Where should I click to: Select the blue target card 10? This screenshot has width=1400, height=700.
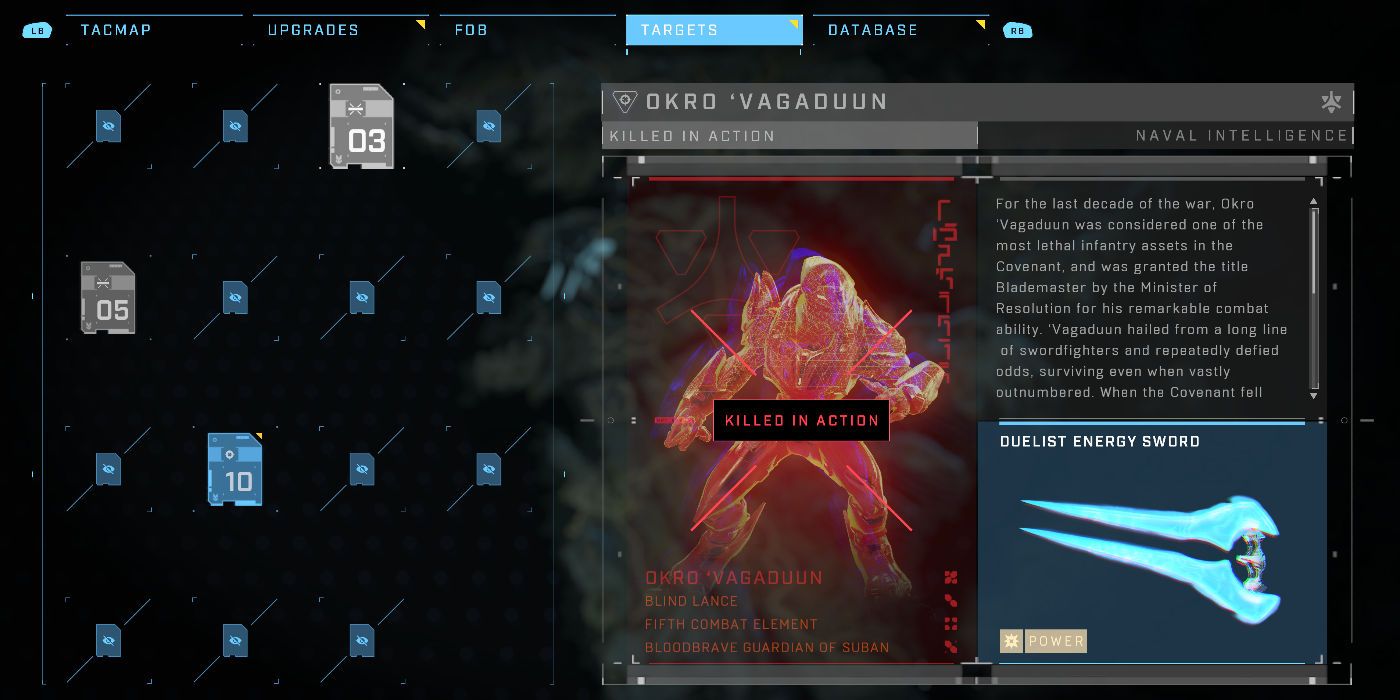(x=235, y=469)
